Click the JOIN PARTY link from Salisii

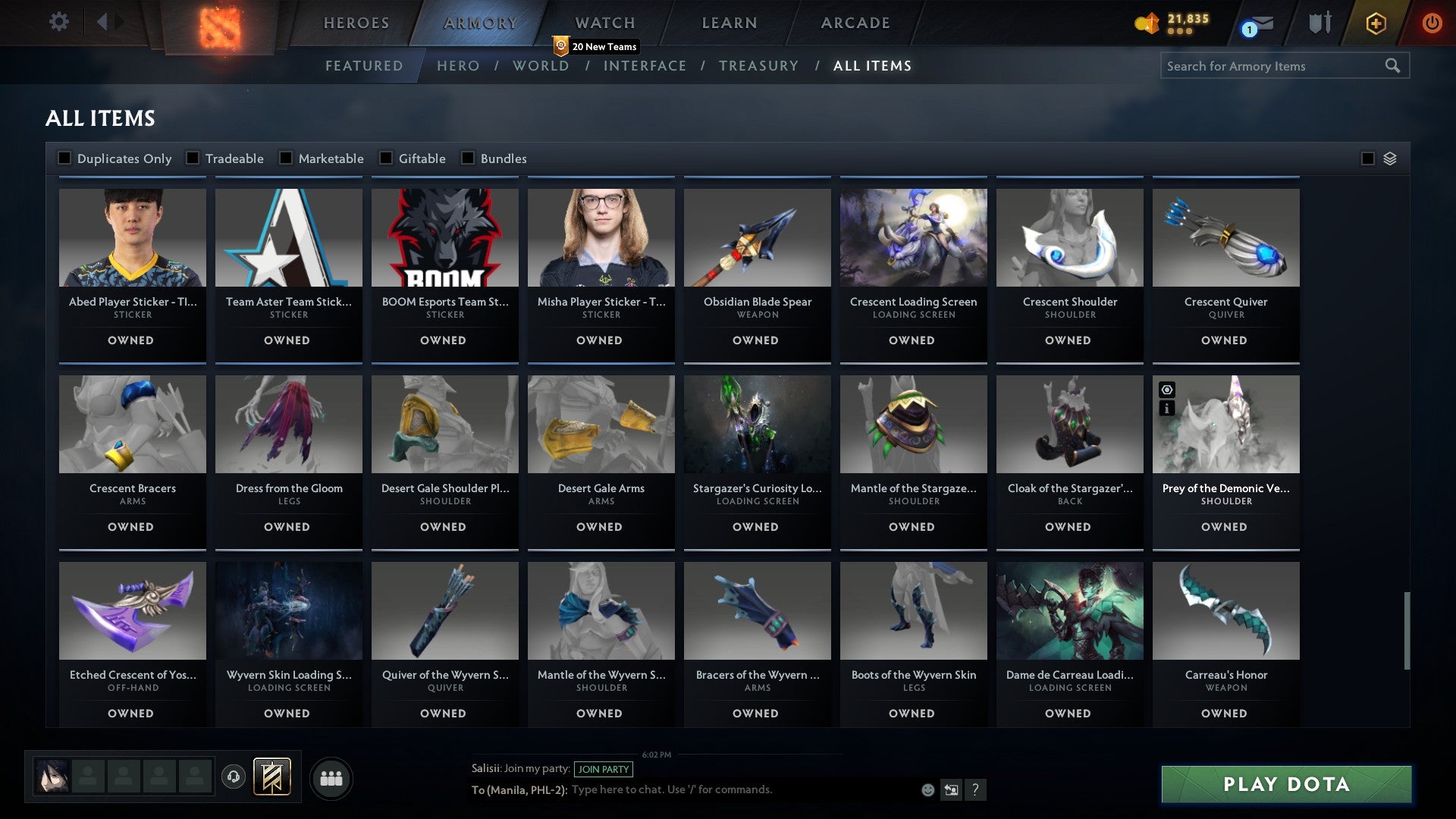(604, 769)
